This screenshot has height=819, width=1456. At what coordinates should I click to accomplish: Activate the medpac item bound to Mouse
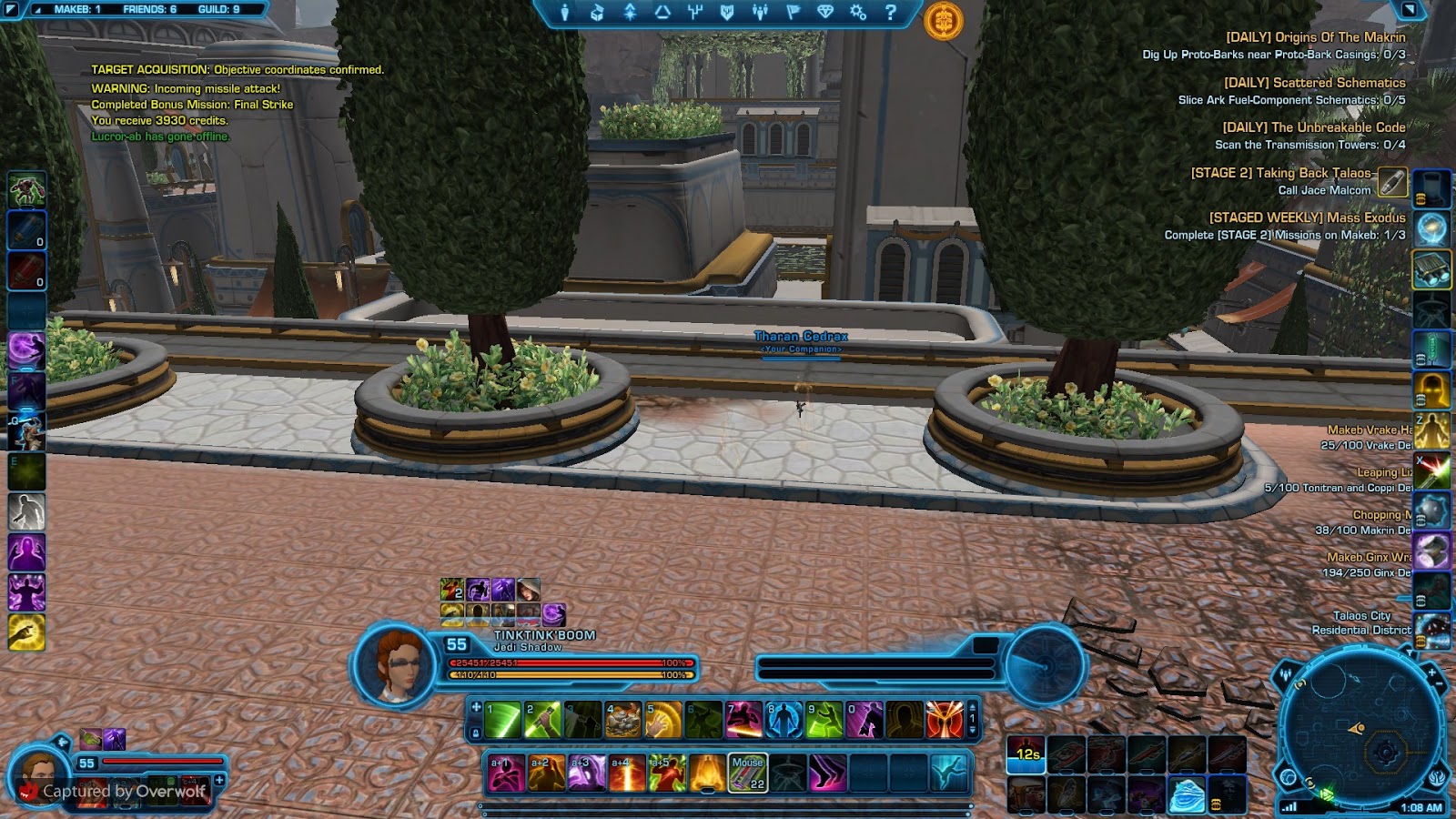pyautogui.click(x=749, y=773)
